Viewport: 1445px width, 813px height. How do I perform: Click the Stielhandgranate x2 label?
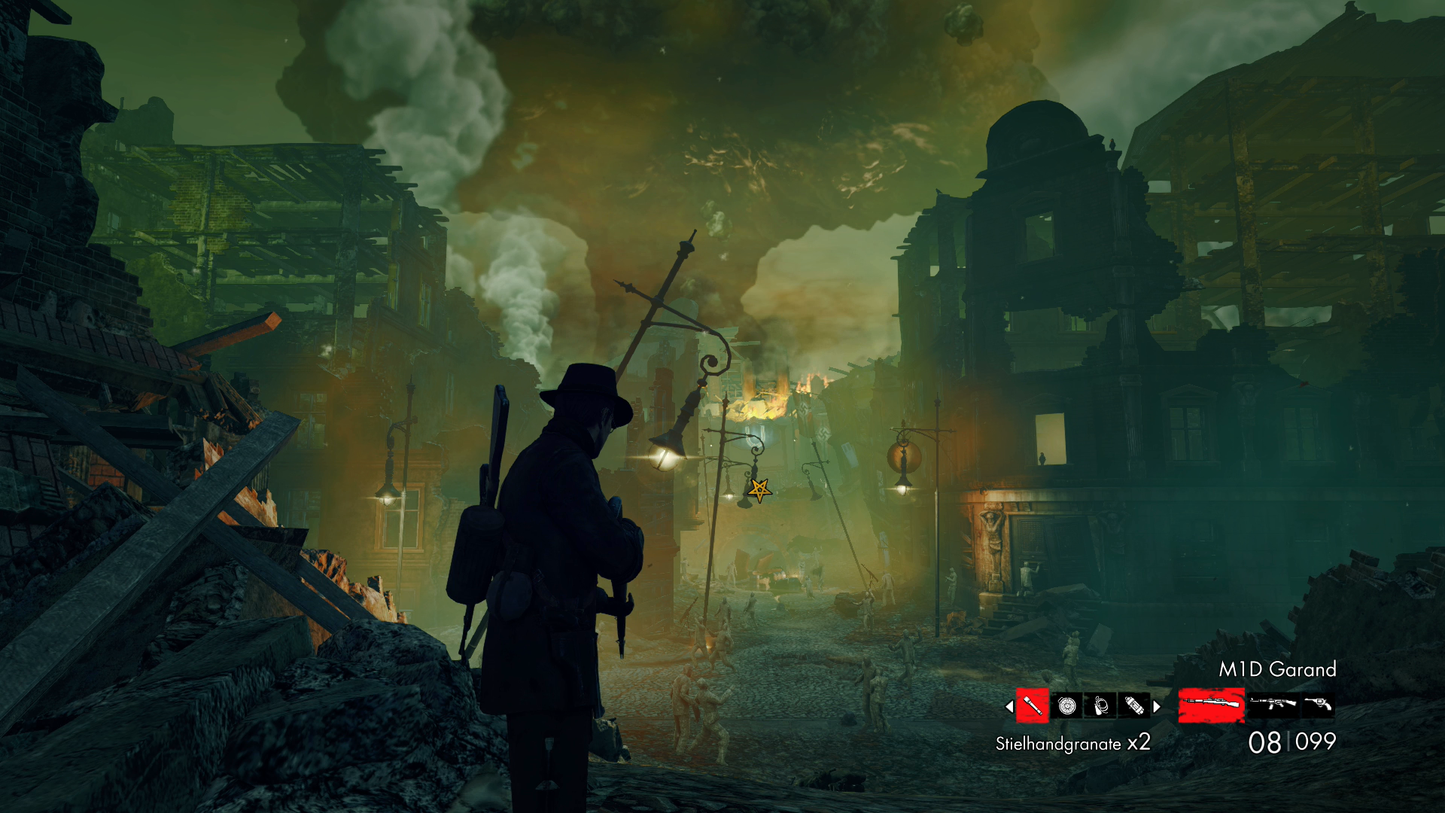click(x=1073, y=742)
